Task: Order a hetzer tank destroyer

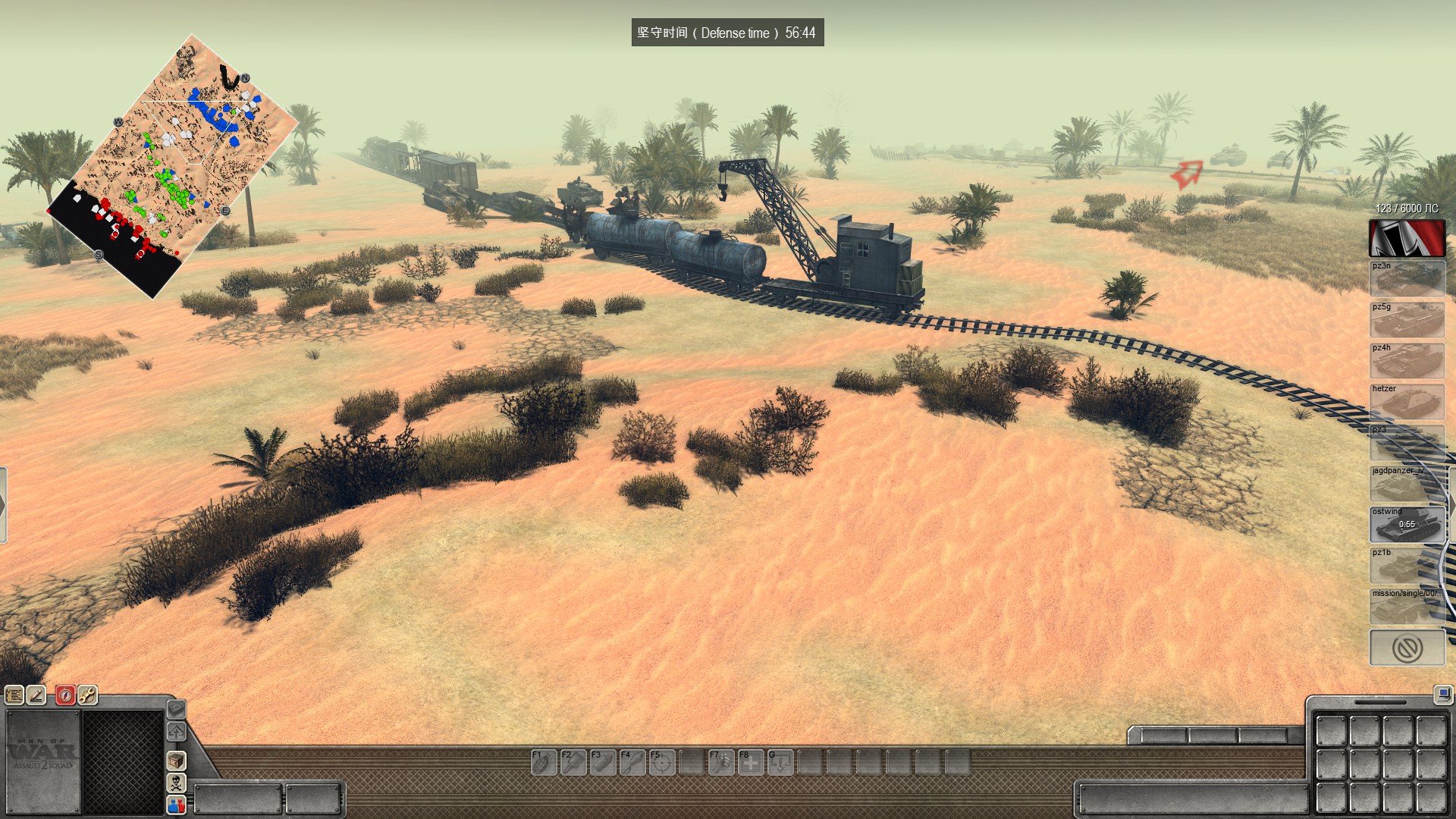Action: pos(1407,402)
